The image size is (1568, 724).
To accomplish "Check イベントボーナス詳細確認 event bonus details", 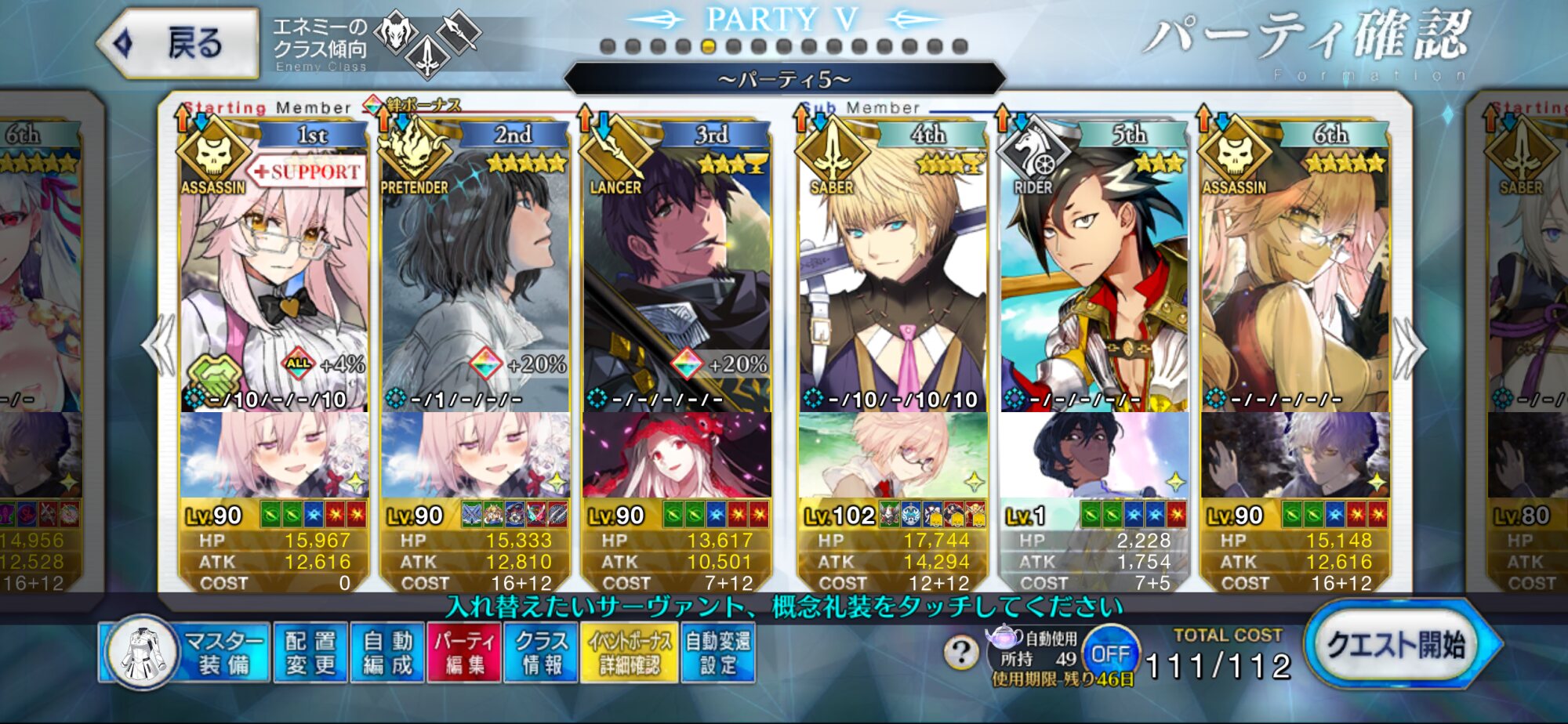I will coord(629,653).
